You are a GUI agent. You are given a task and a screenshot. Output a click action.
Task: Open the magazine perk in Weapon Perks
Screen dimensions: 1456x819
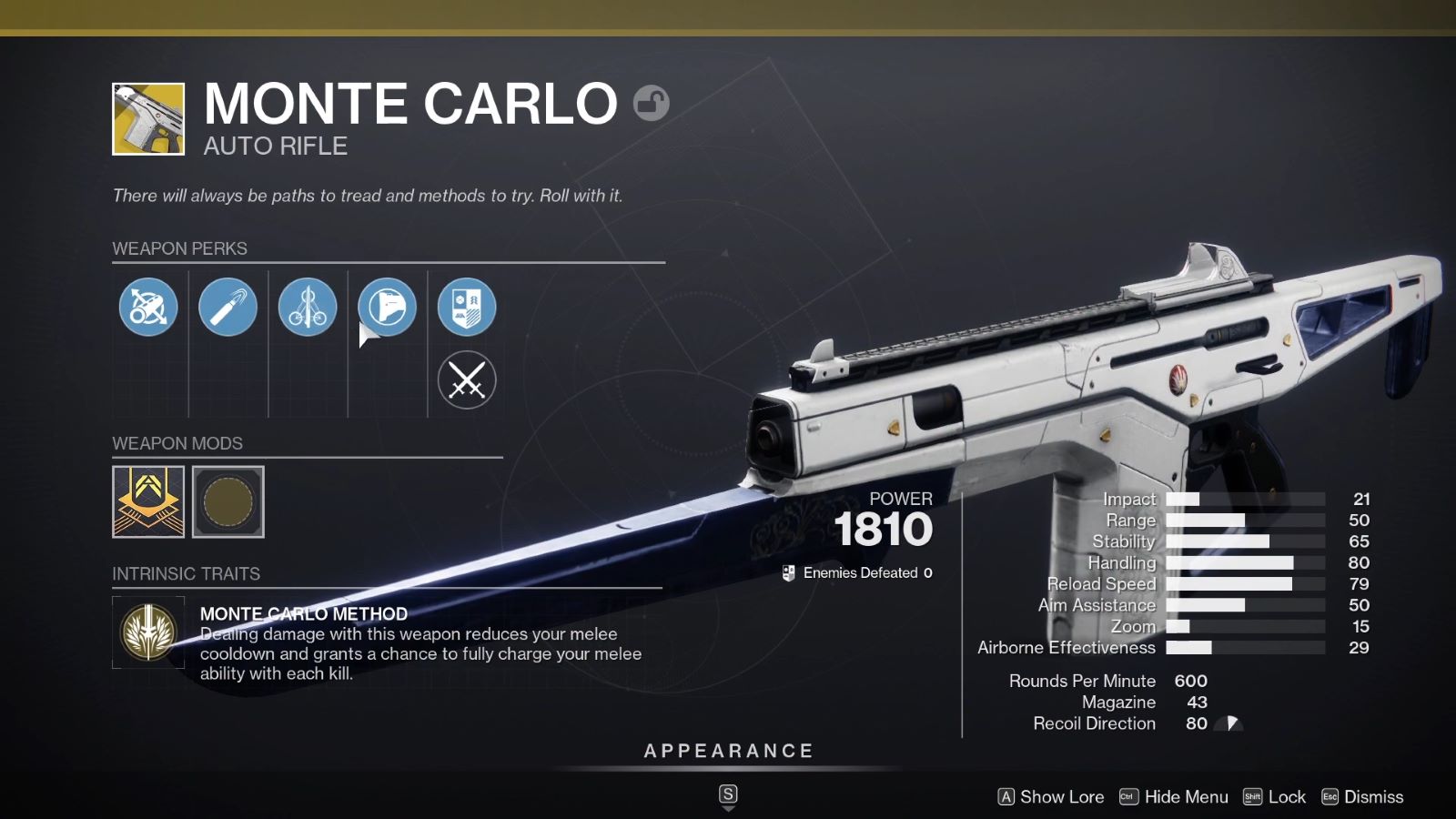click(228, 308)
